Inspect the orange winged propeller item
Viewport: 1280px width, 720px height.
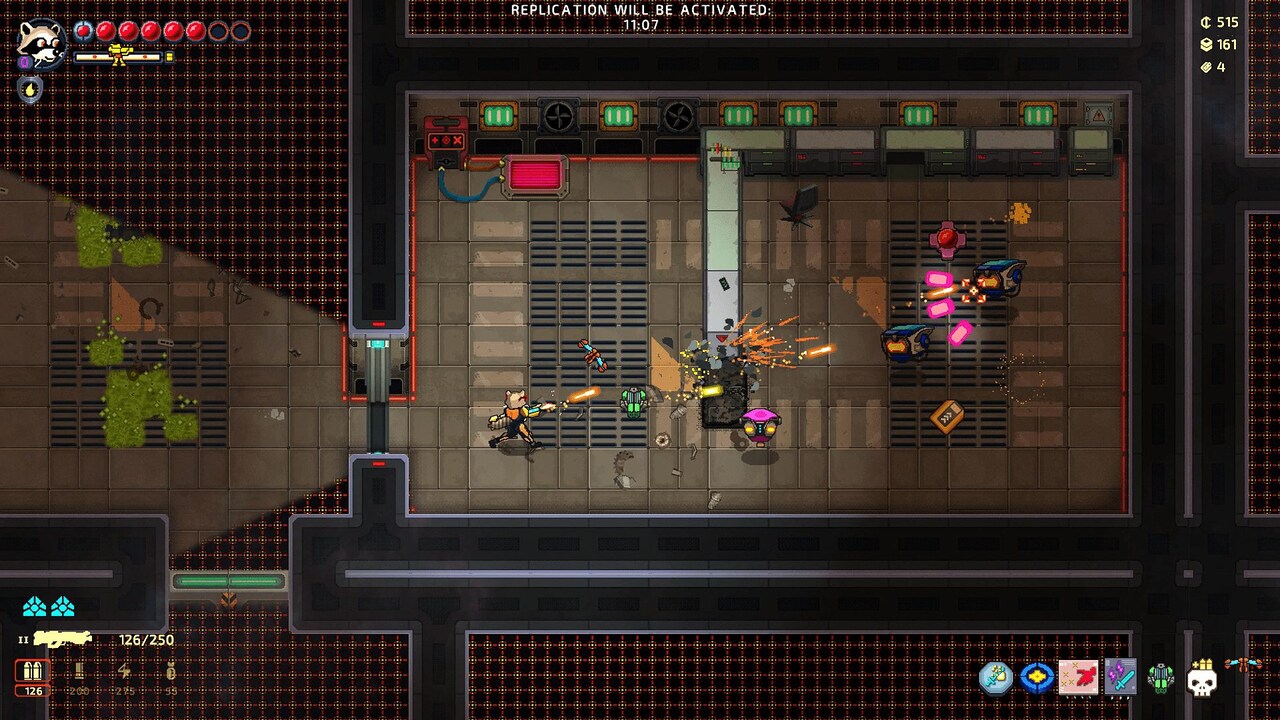[1243, 665]
